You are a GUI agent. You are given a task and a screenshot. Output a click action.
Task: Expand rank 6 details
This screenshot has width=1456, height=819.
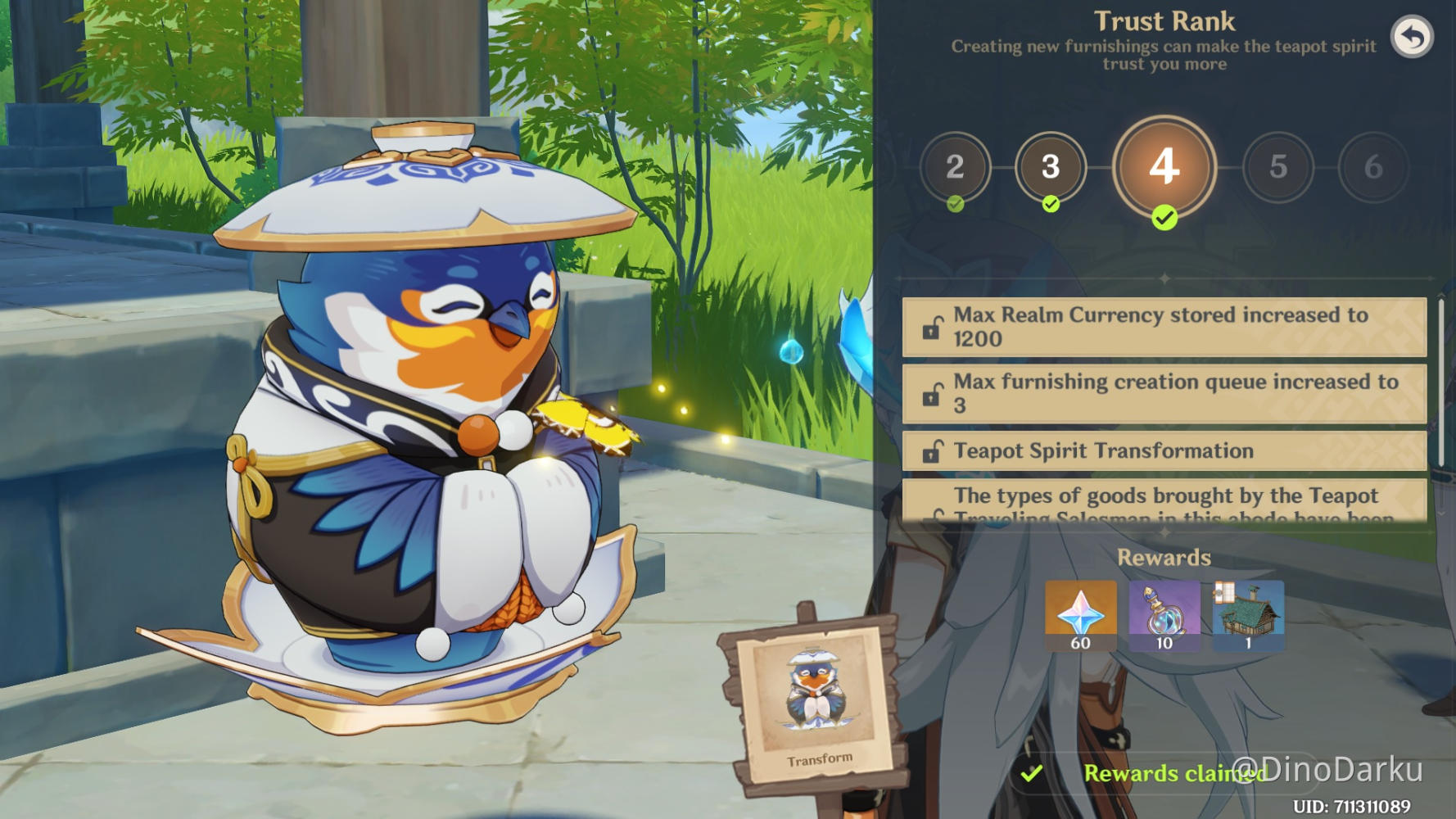1372,167
